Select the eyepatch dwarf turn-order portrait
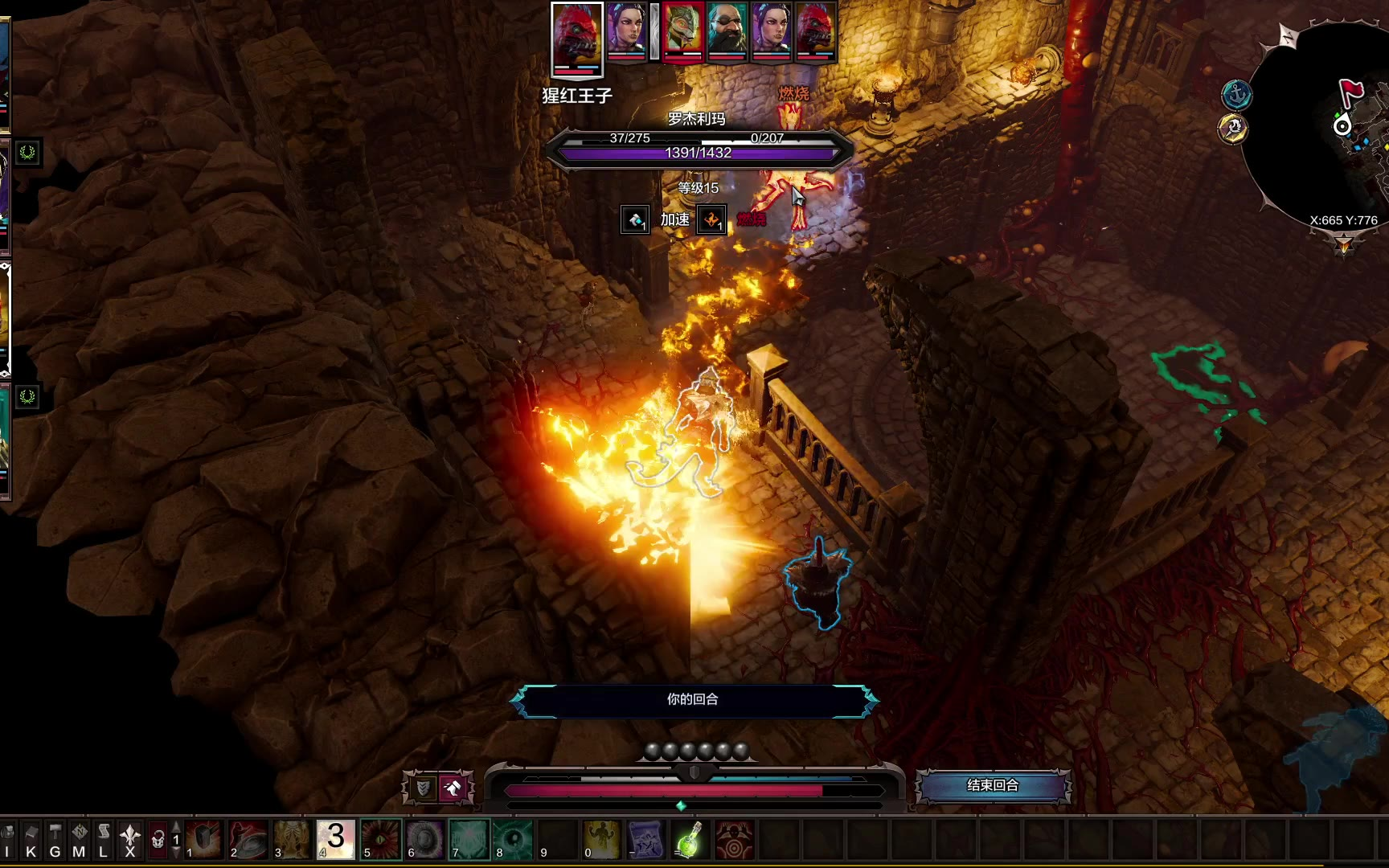 pos(727,32)
